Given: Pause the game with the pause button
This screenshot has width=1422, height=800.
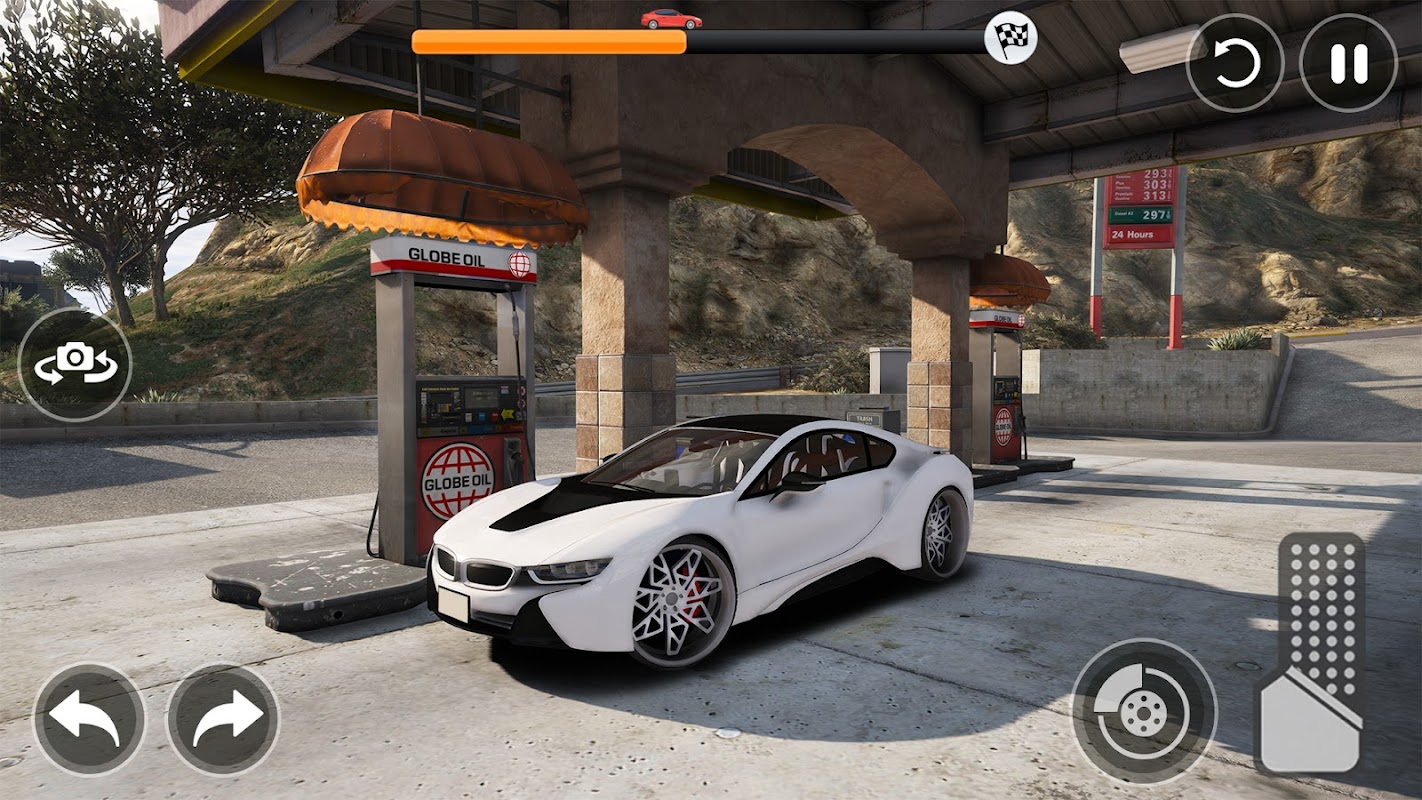Looking at the screenshot, I should (1347, 63).
